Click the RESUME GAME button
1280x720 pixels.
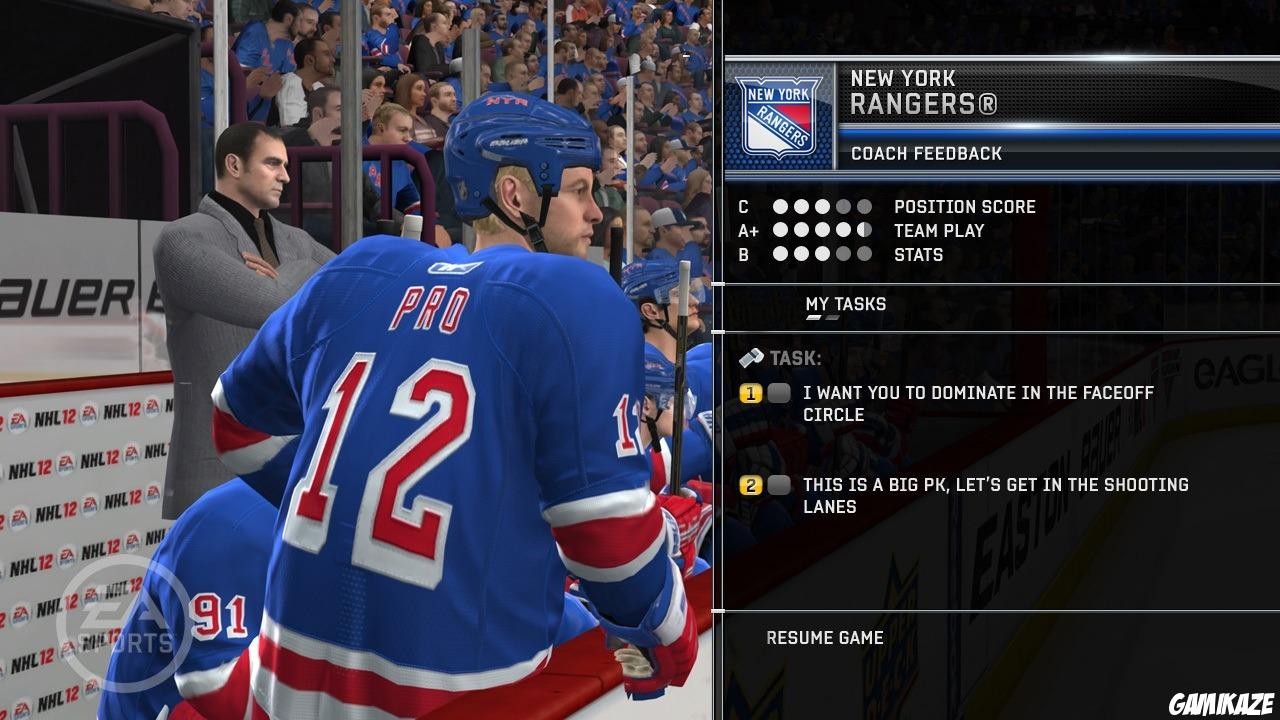tap(826, 637)
